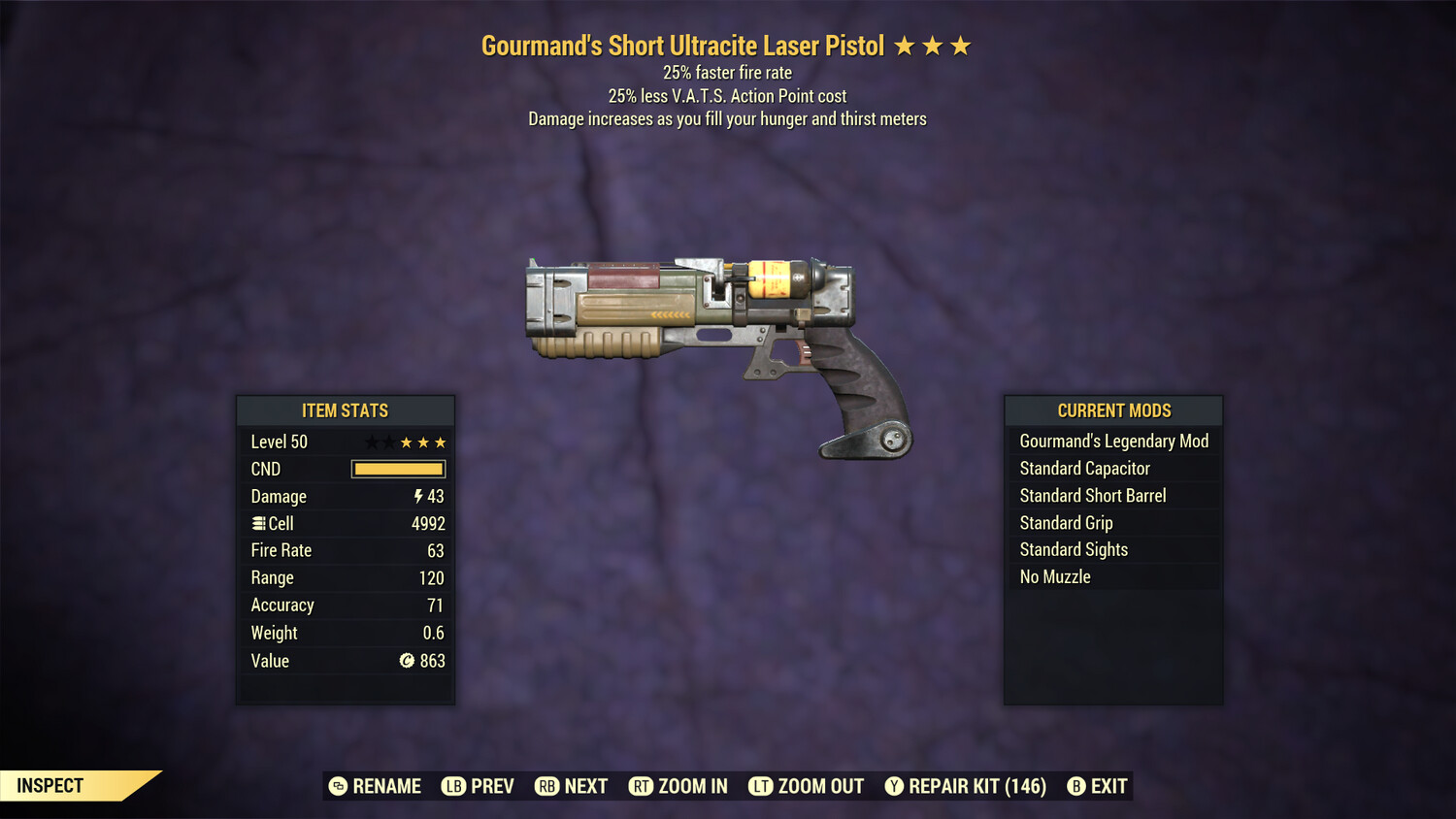
Task: Click the Current Mods panel header
Action: (x=1113, y=410)
